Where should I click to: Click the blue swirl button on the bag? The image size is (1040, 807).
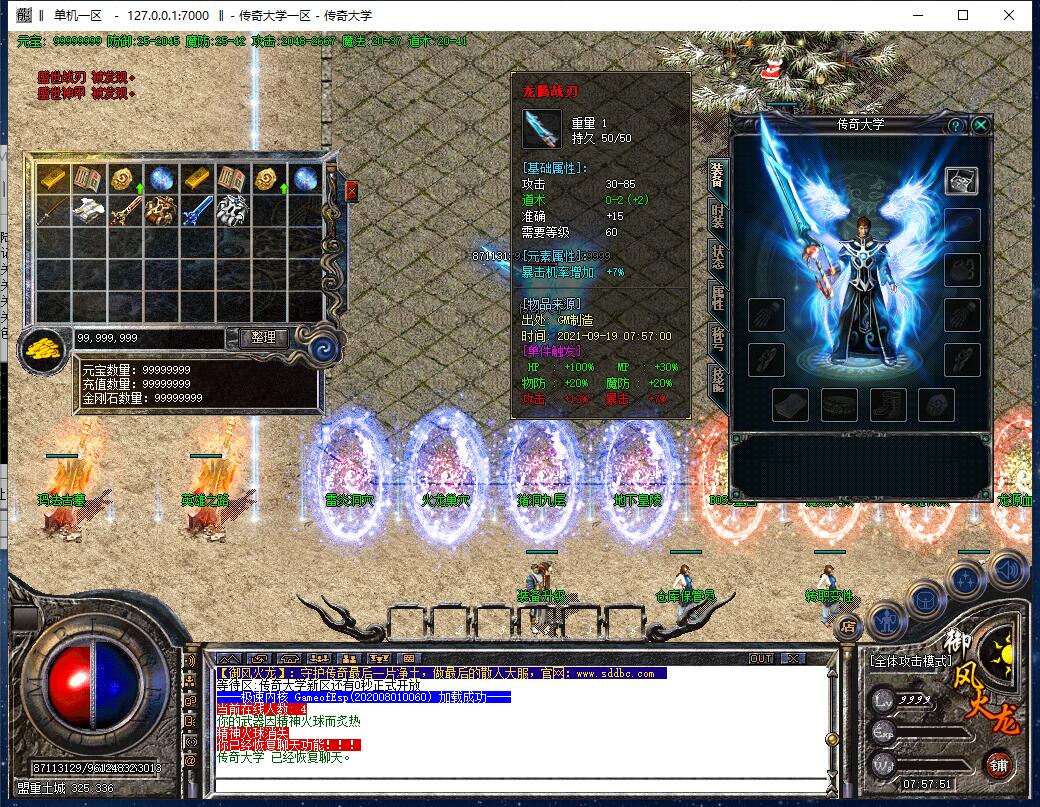pyautogui.click(x=325, y=345)
